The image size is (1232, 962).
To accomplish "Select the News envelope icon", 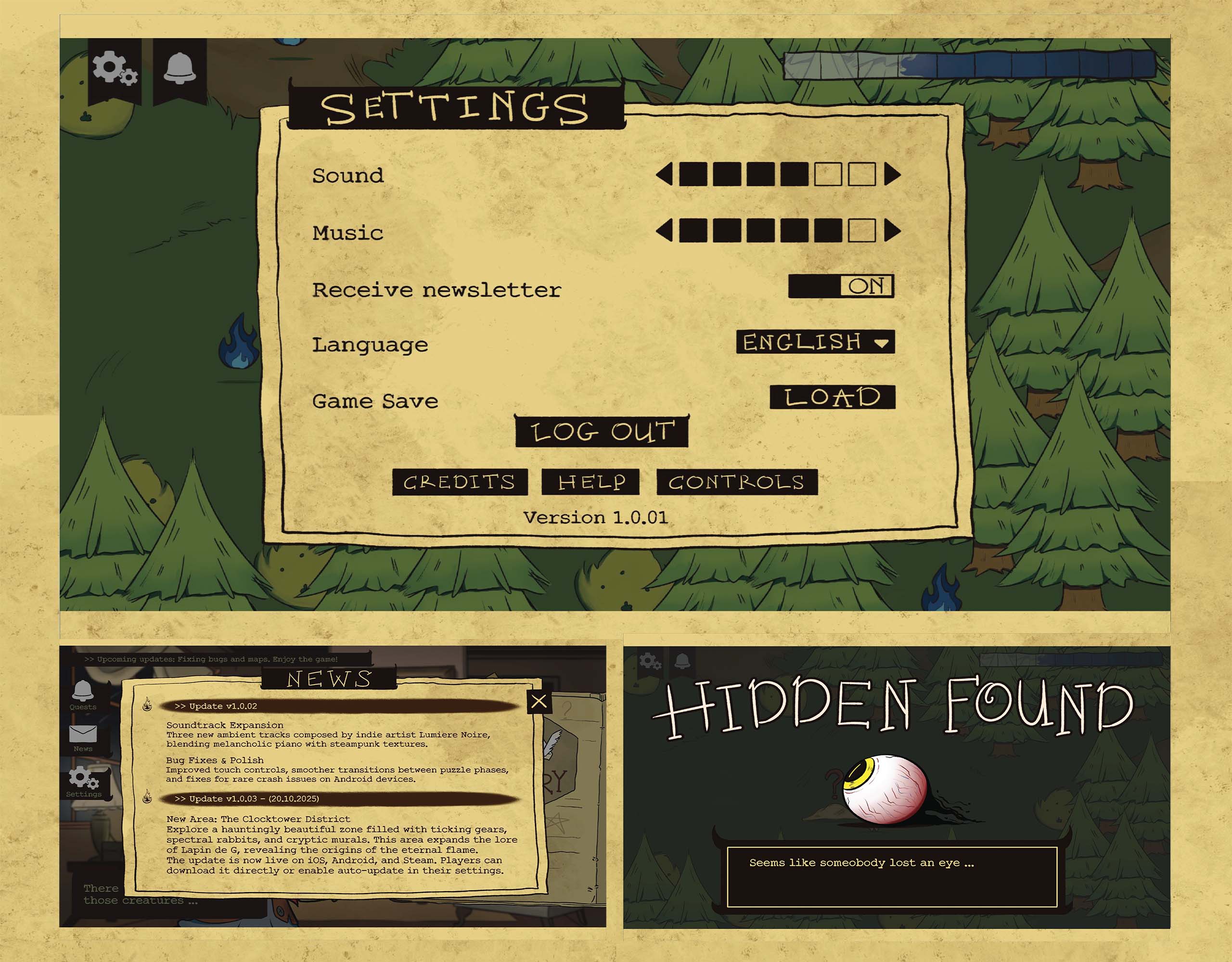I will (x=83, y=736).
